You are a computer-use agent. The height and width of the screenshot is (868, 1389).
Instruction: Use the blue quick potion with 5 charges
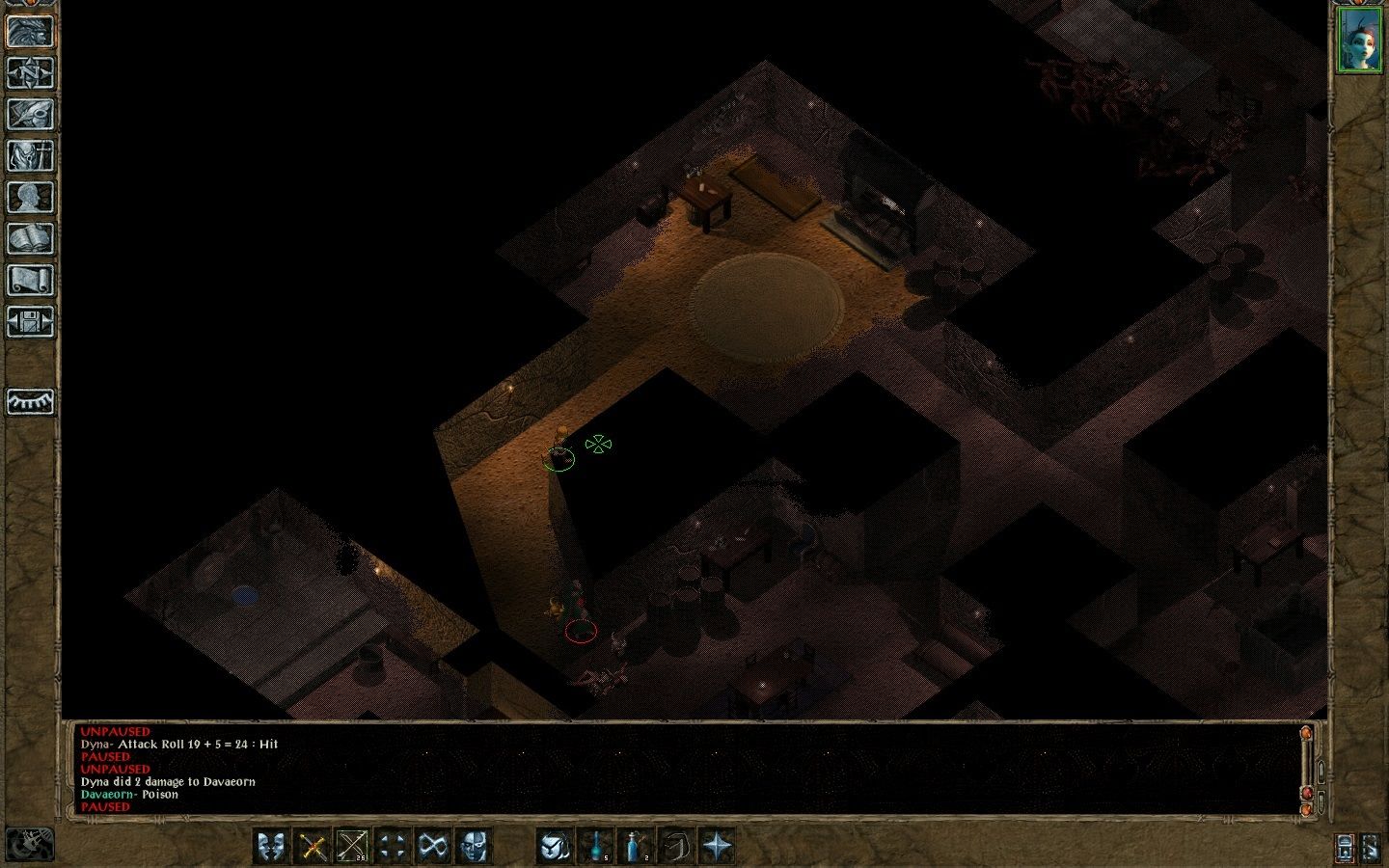coord(598,847)
